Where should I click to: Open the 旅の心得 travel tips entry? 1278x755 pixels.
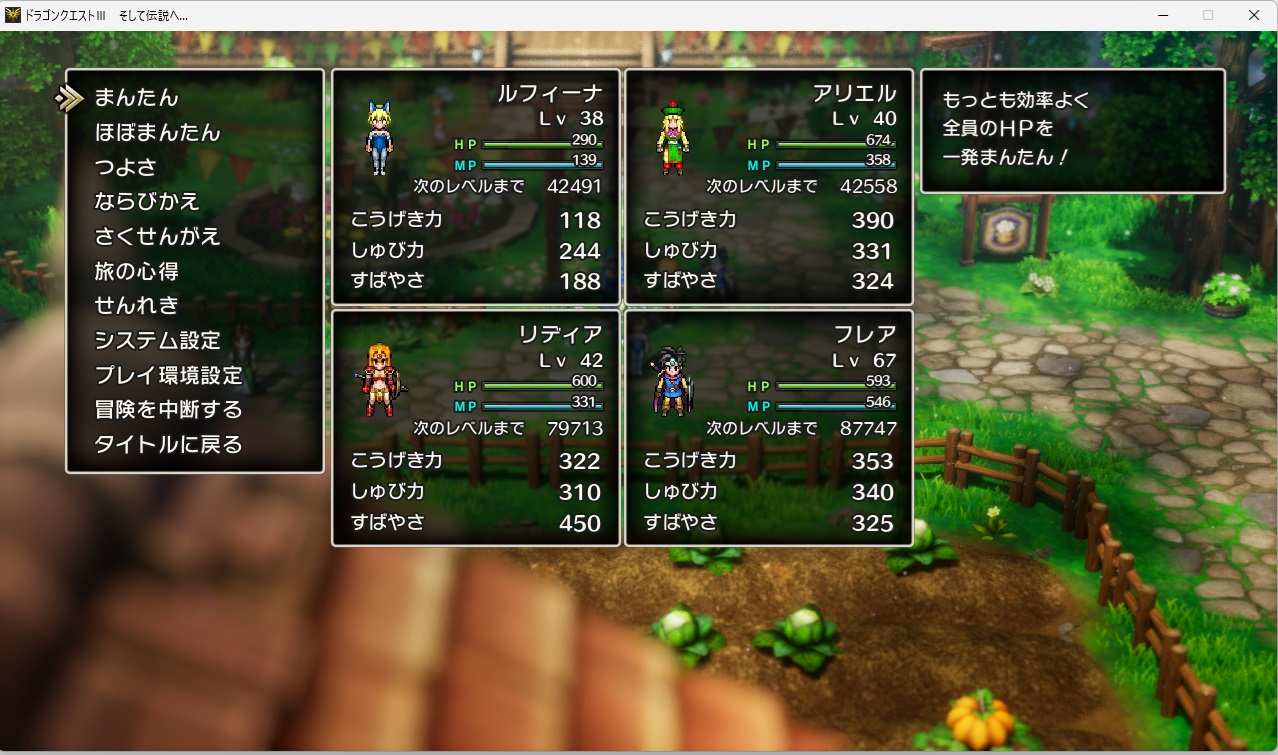point(137,271)
